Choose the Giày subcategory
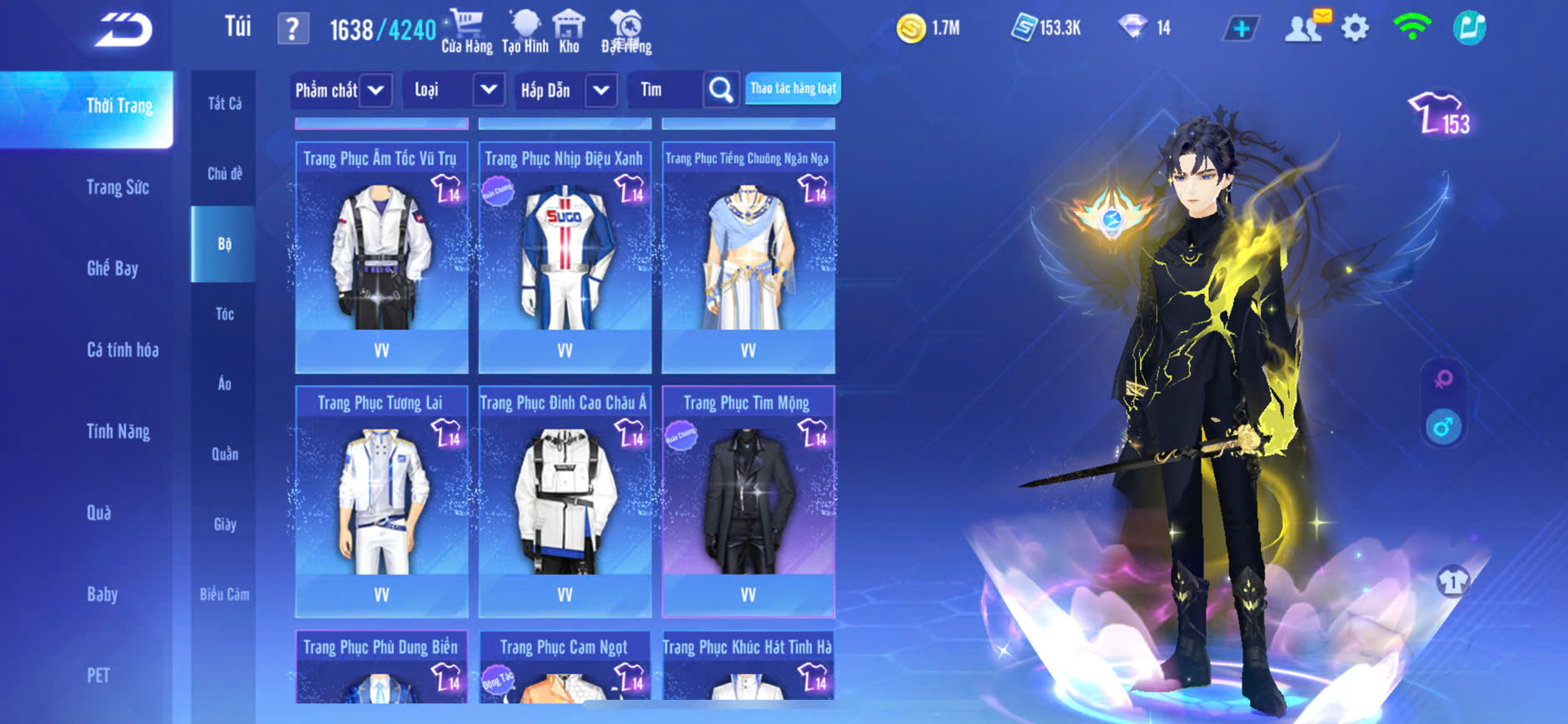Viewport: 1568px width, 724px height. 224,524
